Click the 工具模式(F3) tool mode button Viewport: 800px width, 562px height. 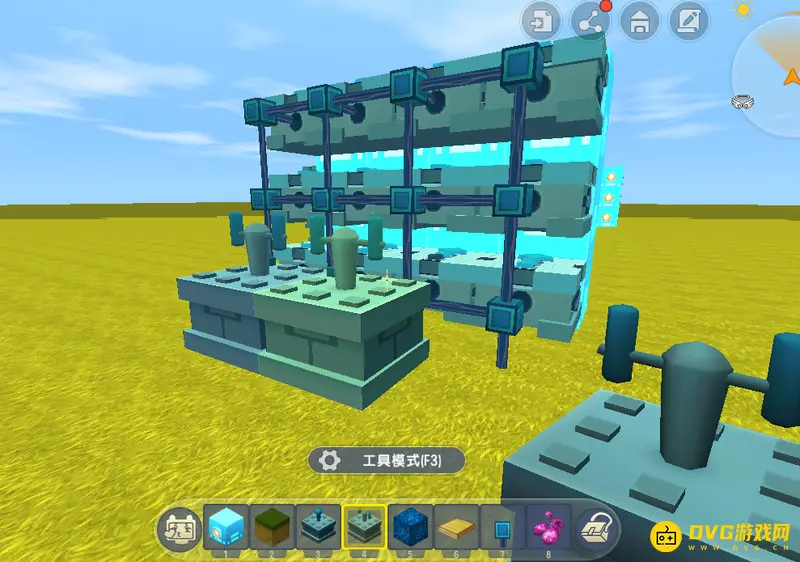pyautogui.click(x=387, y=460)
